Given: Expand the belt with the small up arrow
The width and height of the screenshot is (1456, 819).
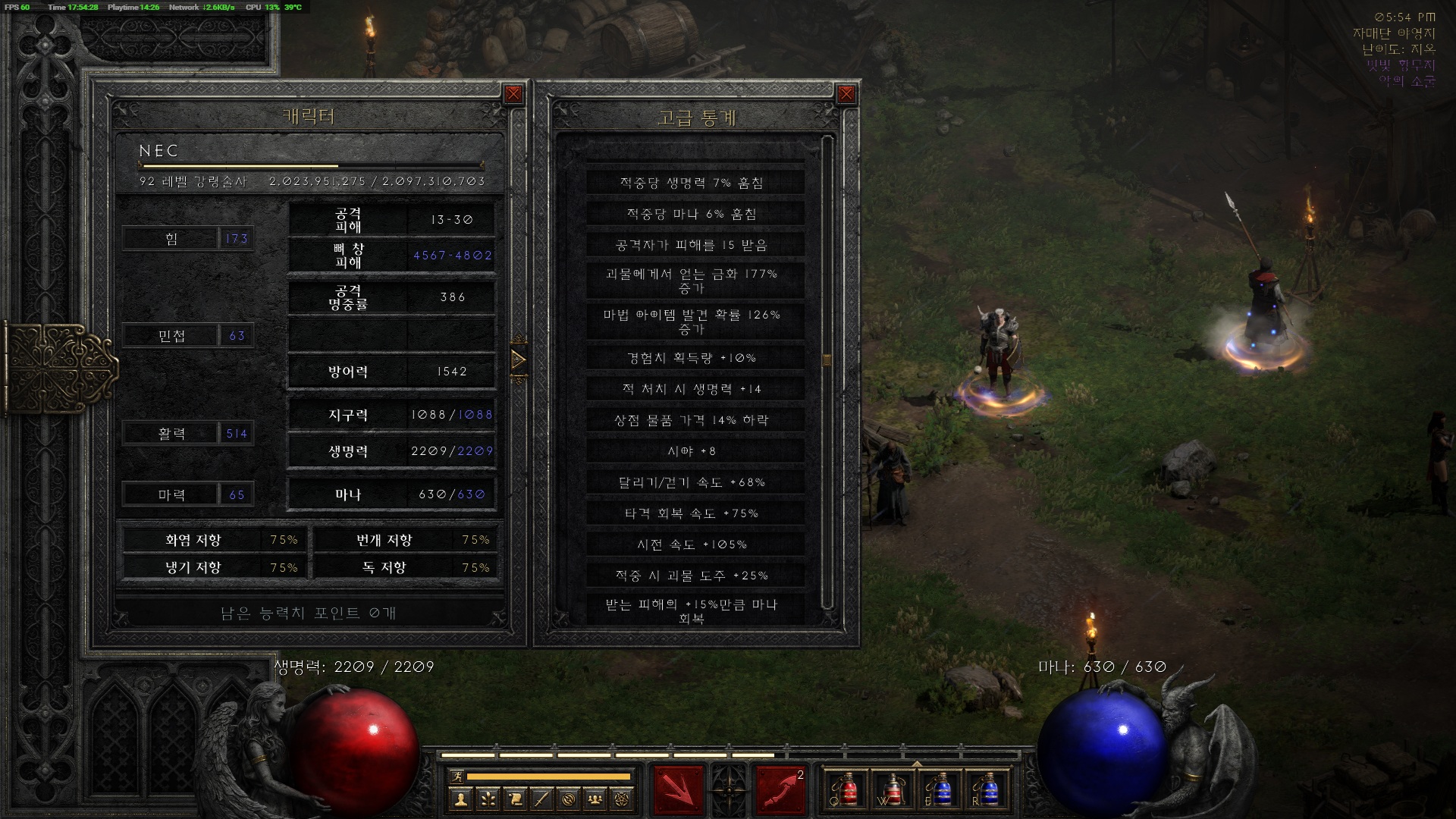Looking at the screenshot, I should [917, 764].
